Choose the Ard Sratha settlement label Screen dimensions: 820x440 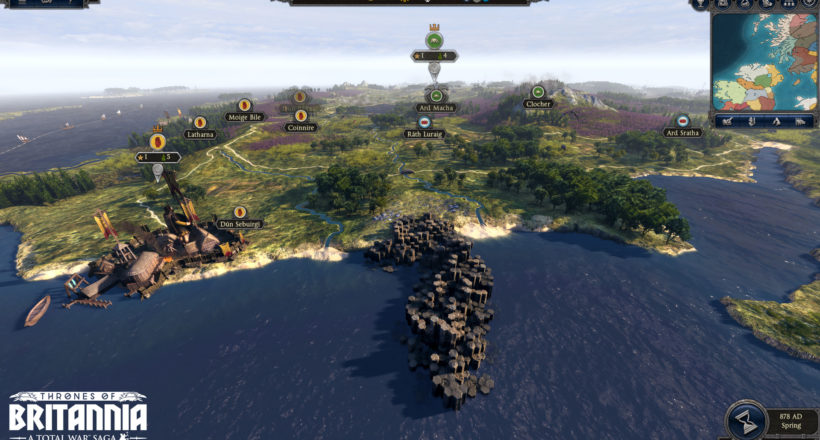tap(682, 132)
